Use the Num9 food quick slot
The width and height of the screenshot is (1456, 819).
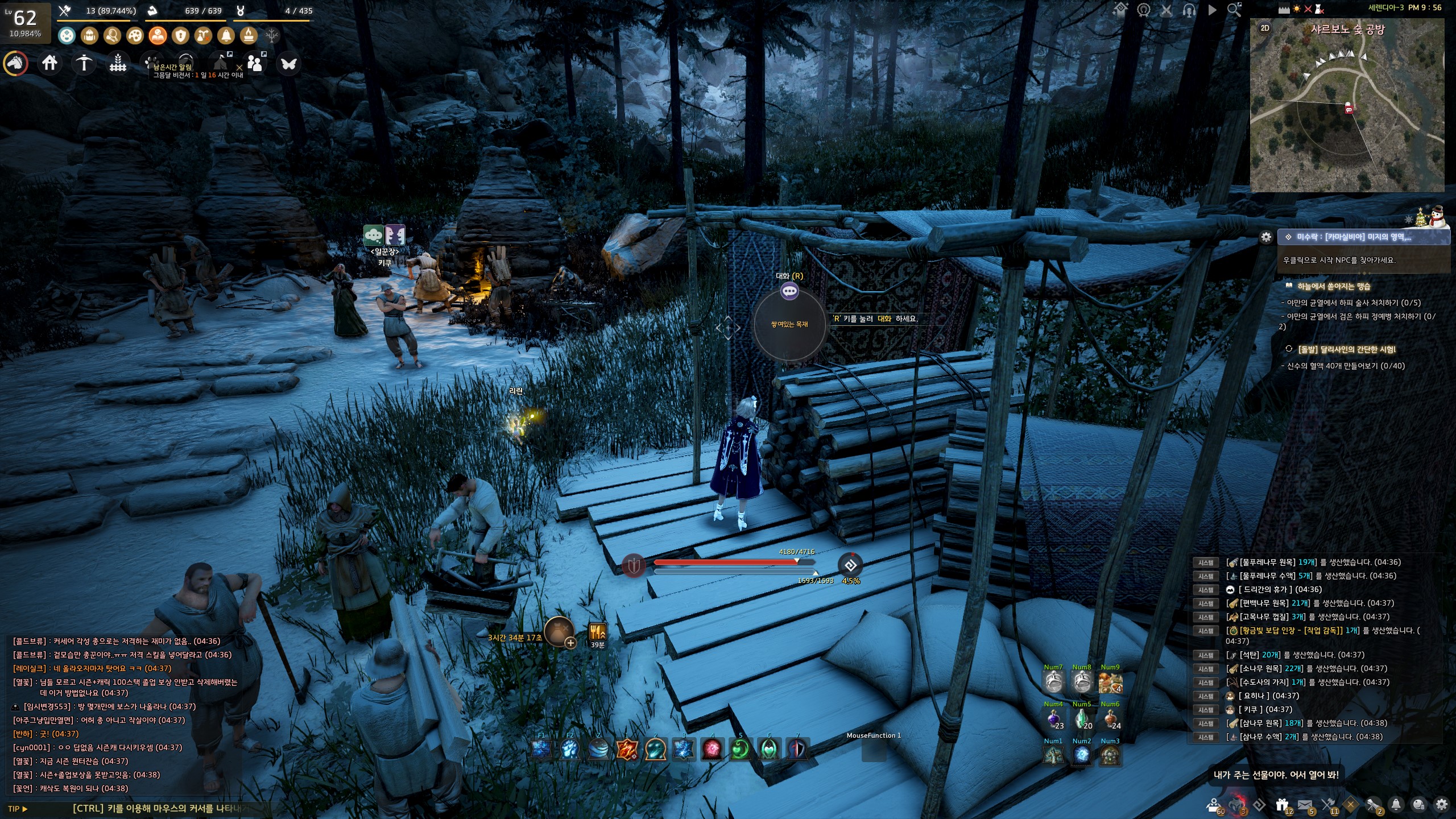1110,682
